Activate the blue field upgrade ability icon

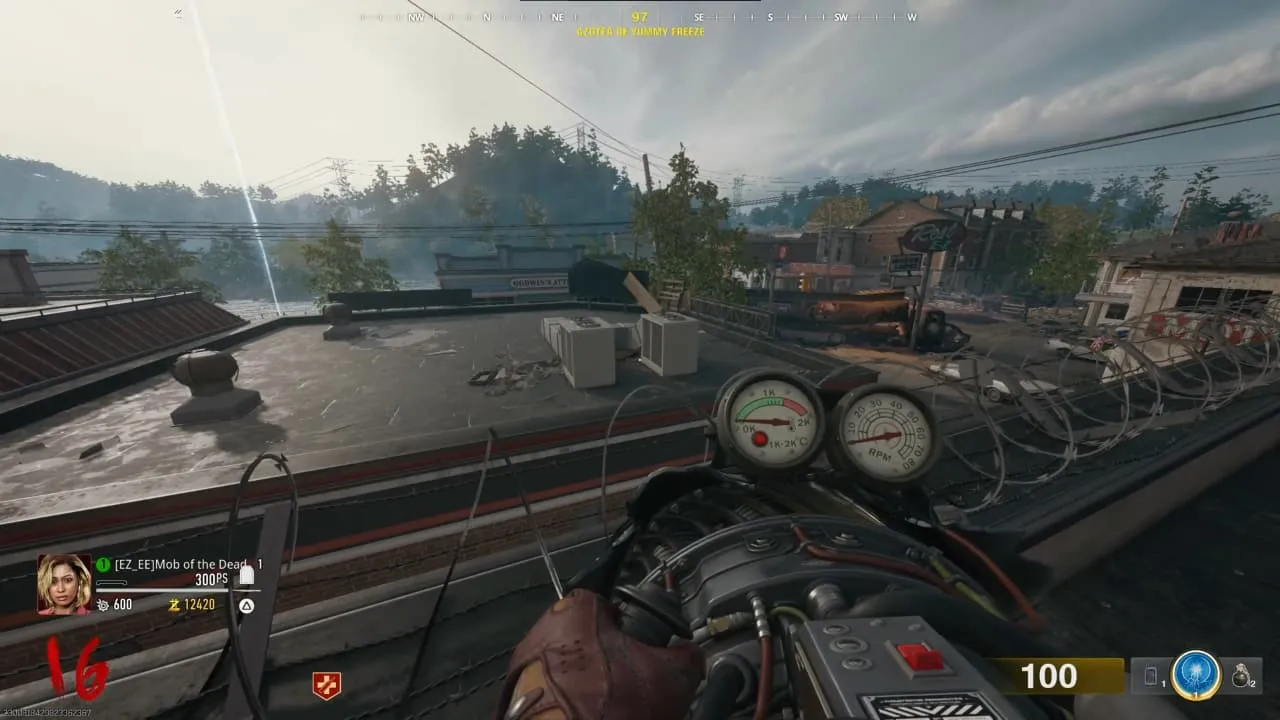coord(1196,676)
